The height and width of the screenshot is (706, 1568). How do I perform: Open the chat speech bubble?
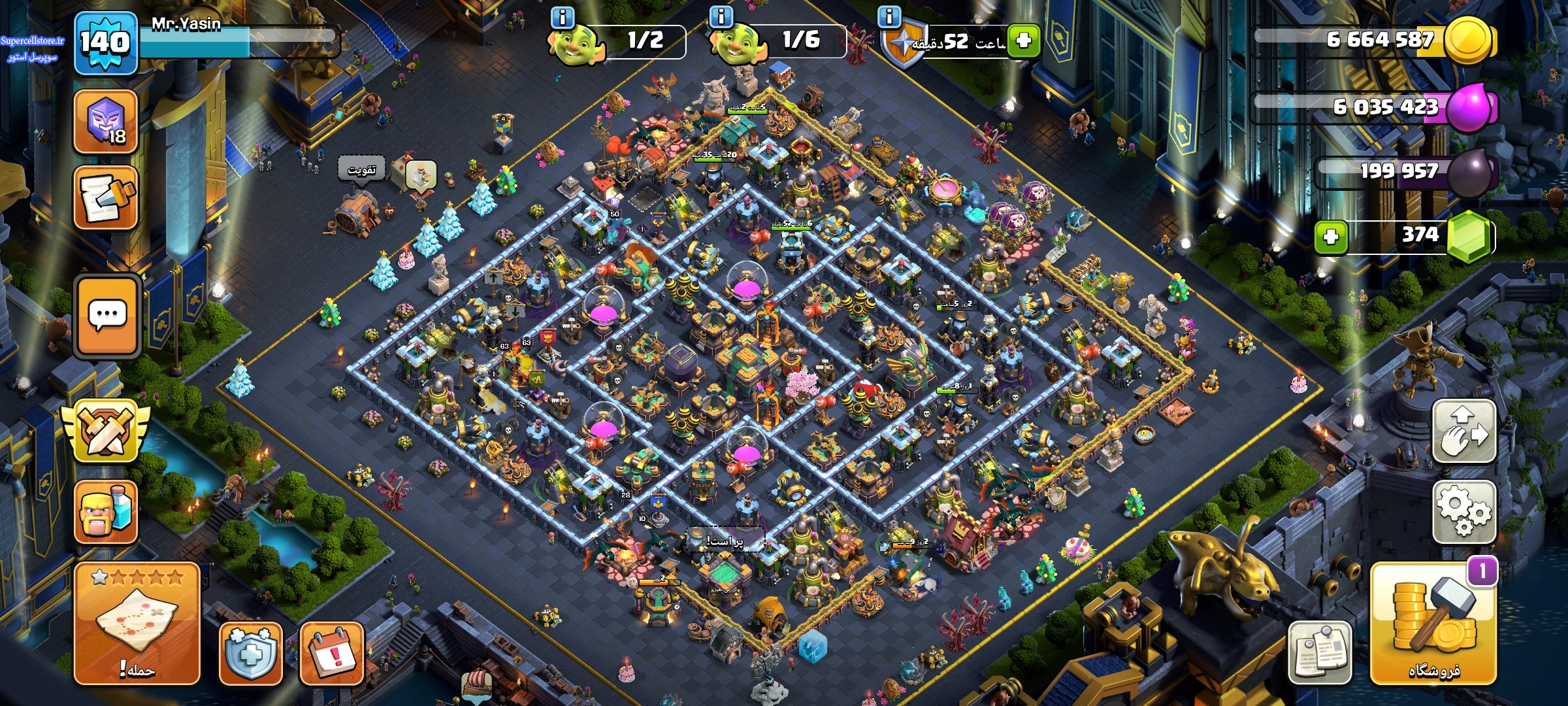tap(107, 316)
